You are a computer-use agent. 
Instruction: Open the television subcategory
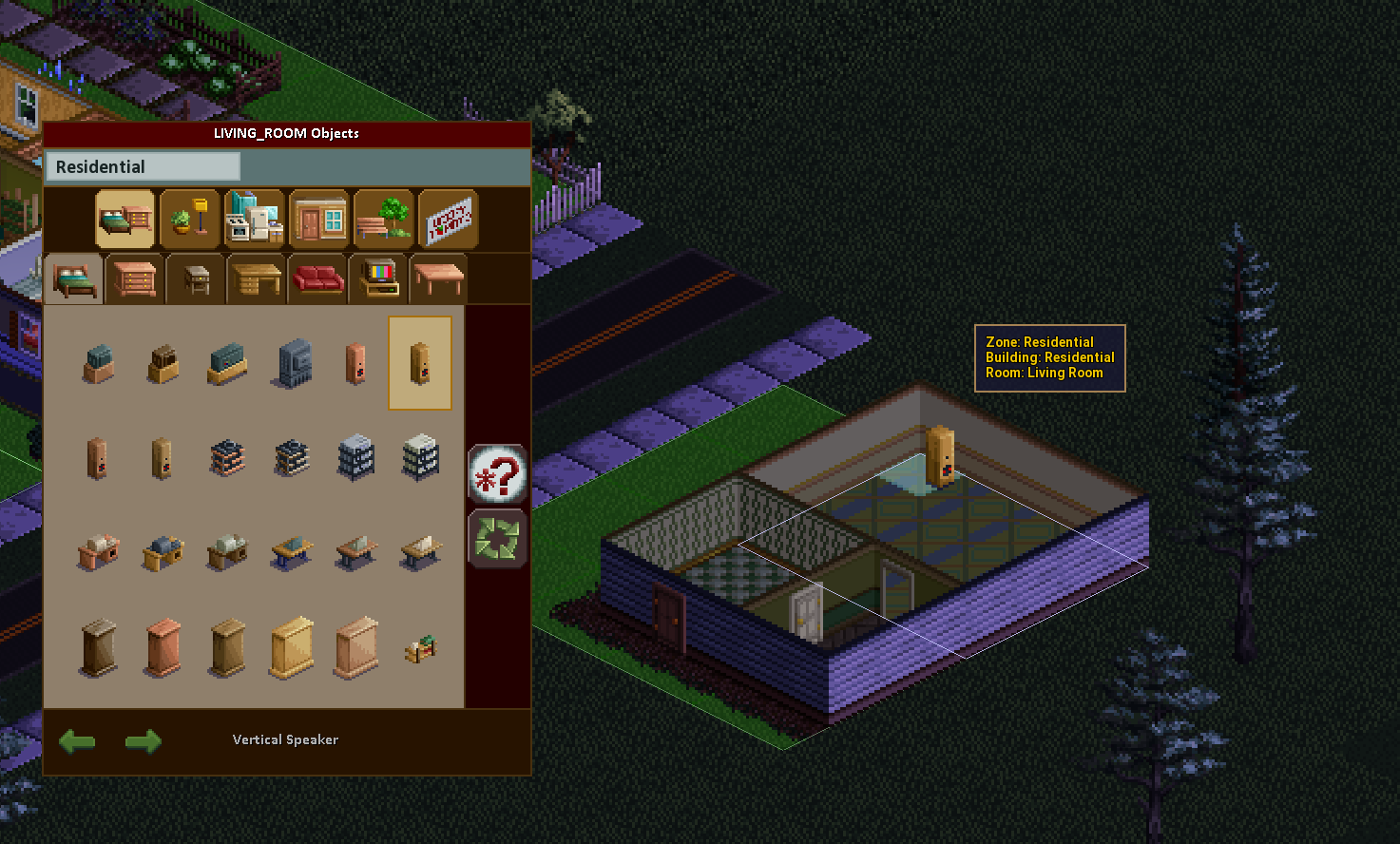378,279
